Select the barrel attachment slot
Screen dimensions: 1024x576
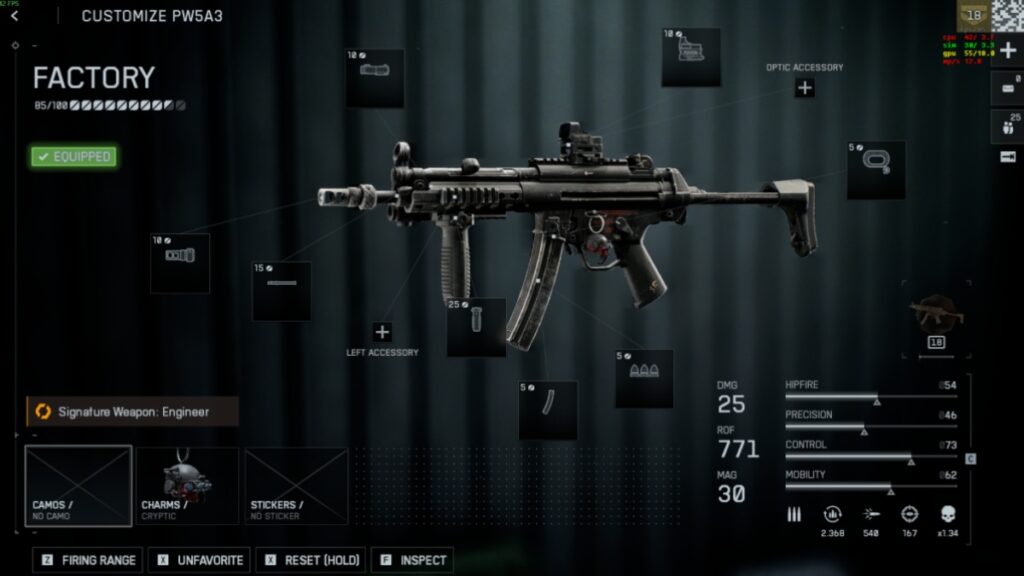(281, 291)
